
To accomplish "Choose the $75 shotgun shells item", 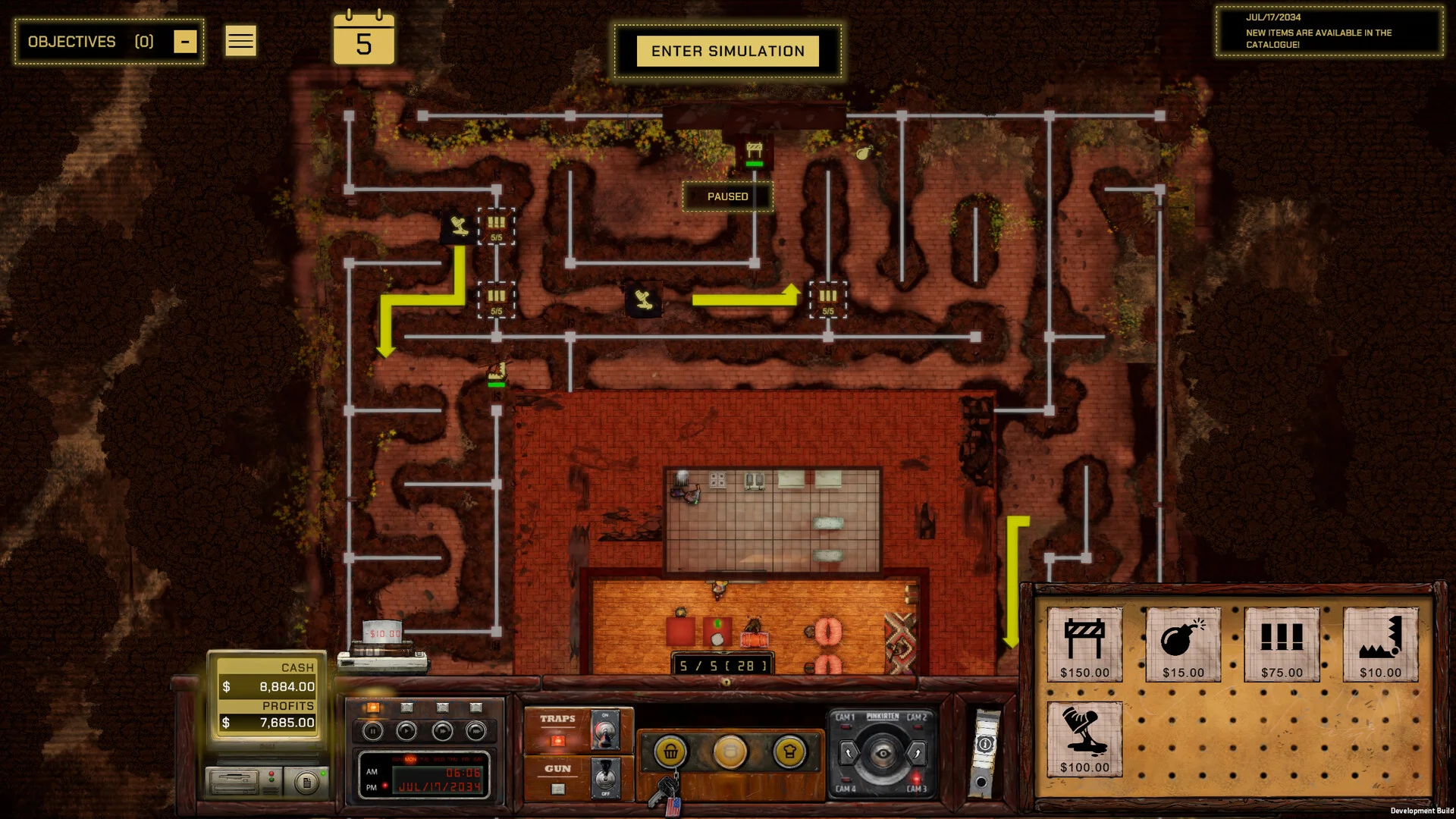I will point(1282,644).
